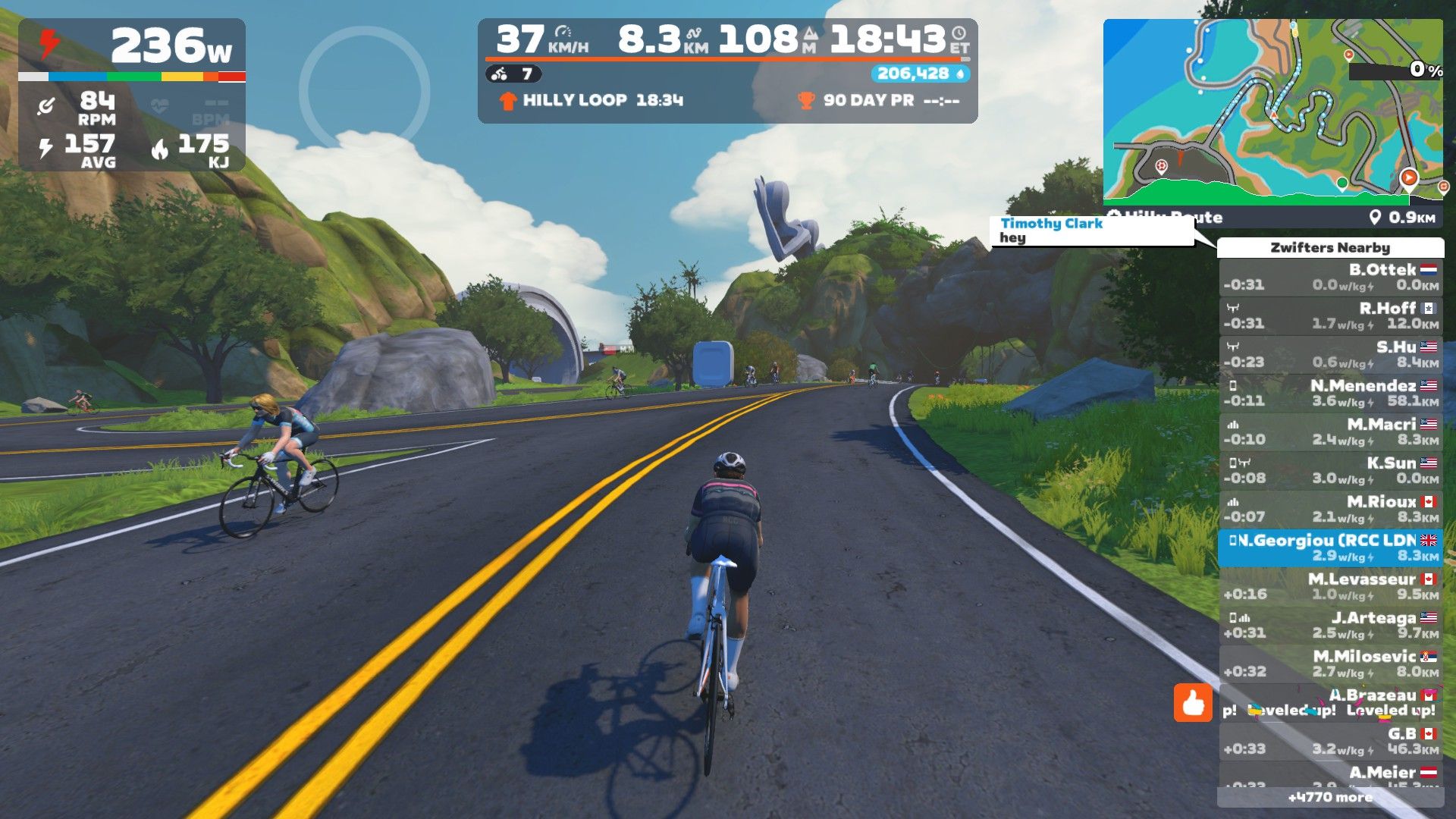The width and height of the screenshot is (1456, 819).
Task: Select M.Macri row in Zwifters Nearby
Action: (1330, 431)
